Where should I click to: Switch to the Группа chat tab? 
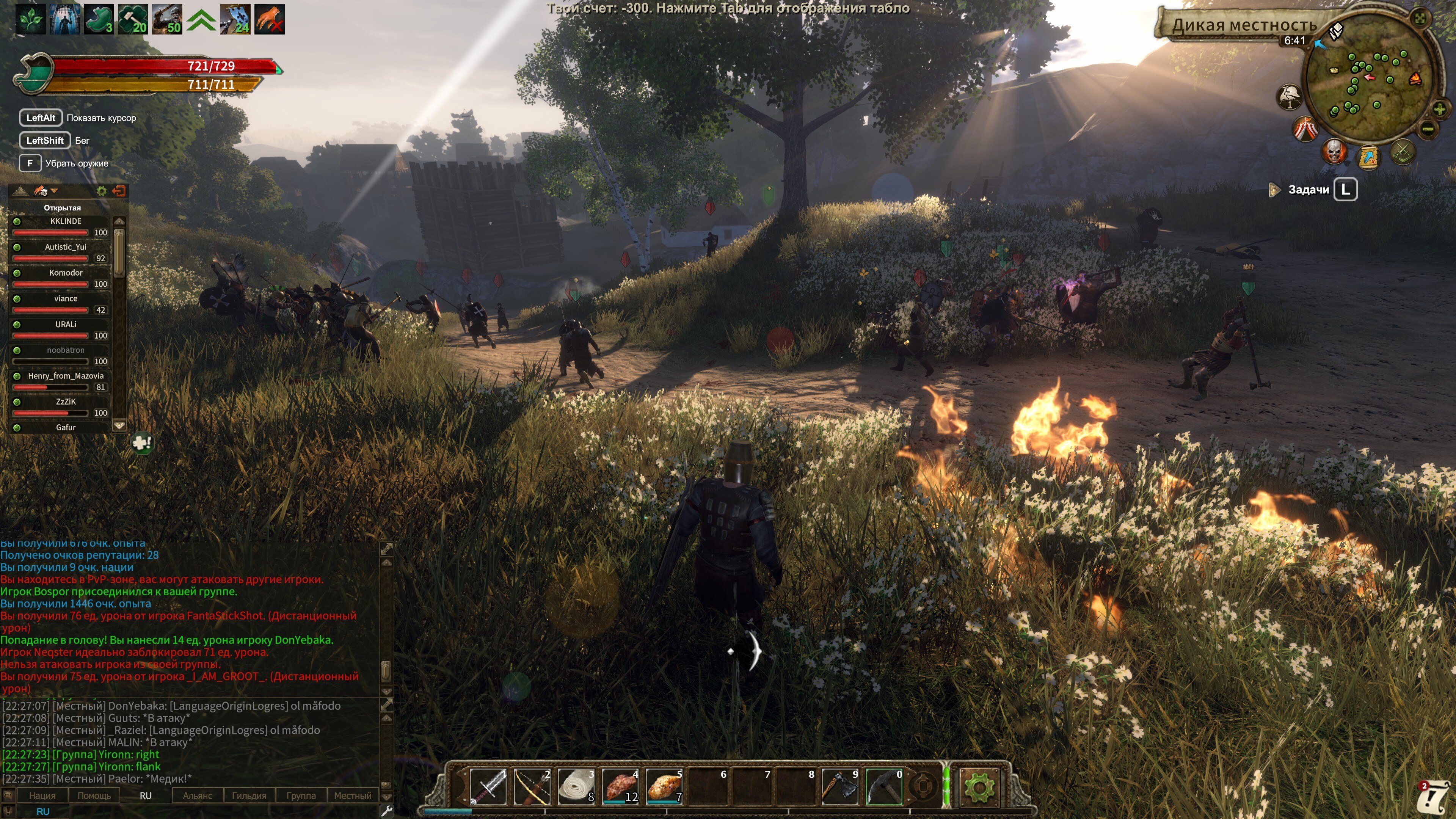pos(301,795)
